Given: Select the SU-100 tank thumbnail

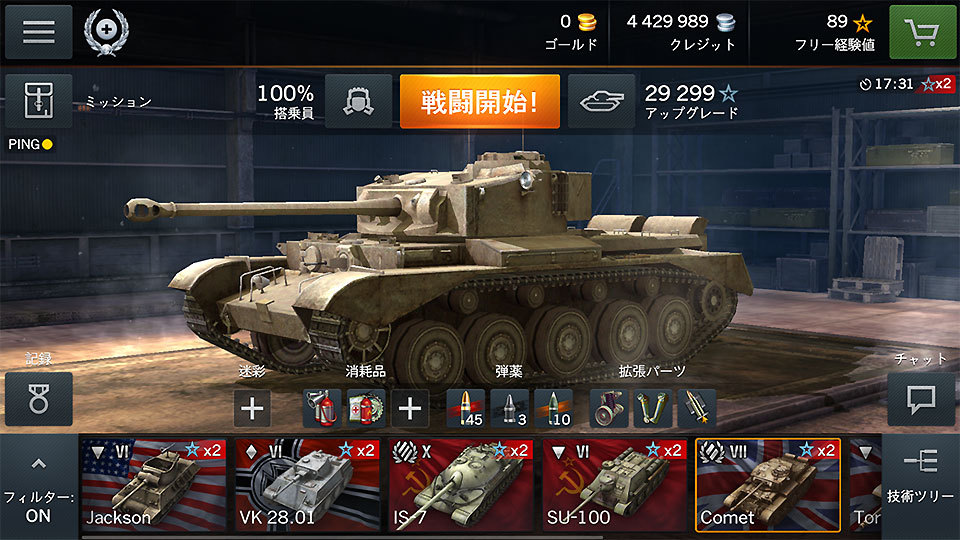Looking at the screenshot, I should pyautogui.click(x=613, y=484).
